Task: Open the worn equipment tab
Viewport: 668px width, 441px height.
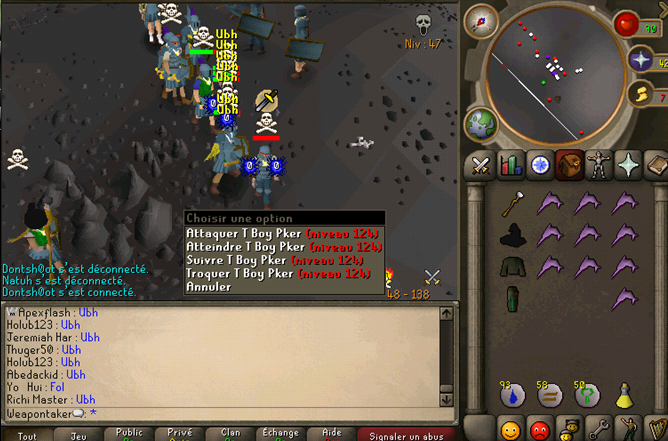Action: click(599, 163)
